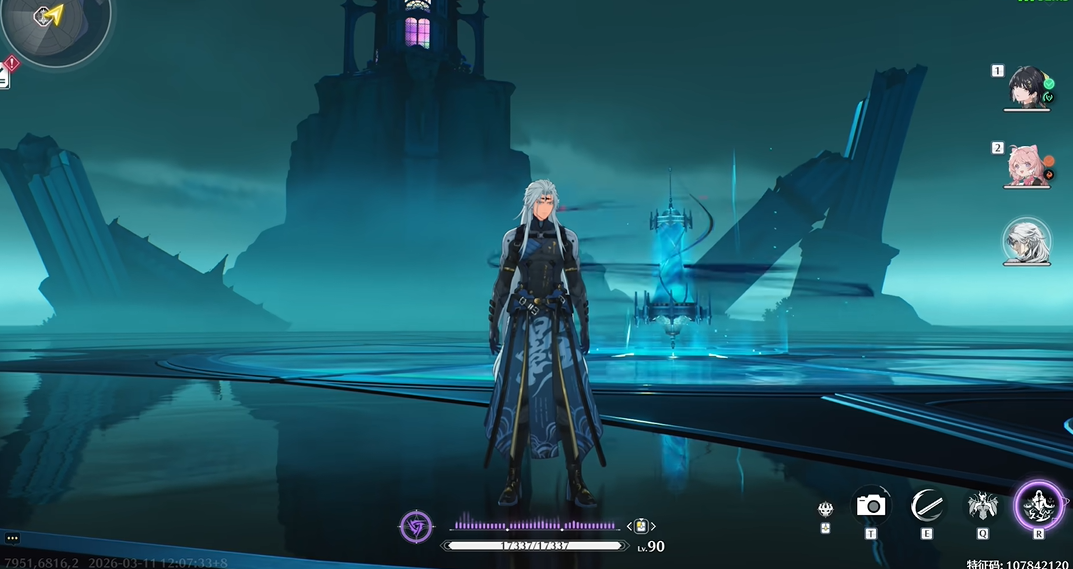Select the silver-haired character portrait
1073x569 pixels.
coord(1026,242)
